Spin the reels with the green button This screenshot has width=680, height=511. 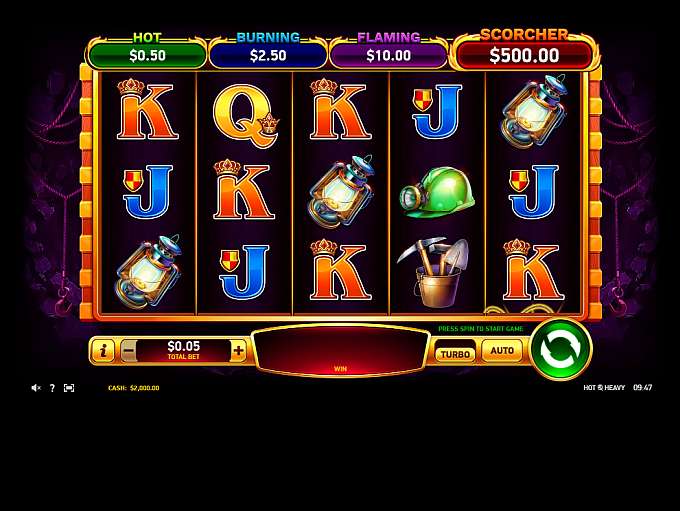(x=559, y=349)
